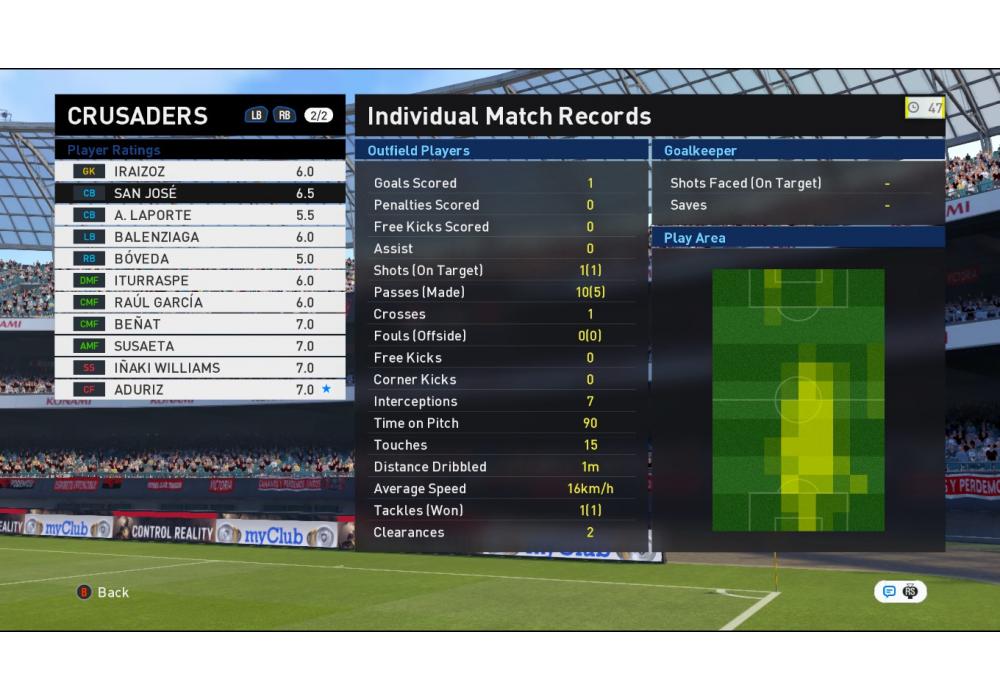Pick Beñat from the player ratings
The height and width of the screenshot is (700, 1000).
pos(200,324)
